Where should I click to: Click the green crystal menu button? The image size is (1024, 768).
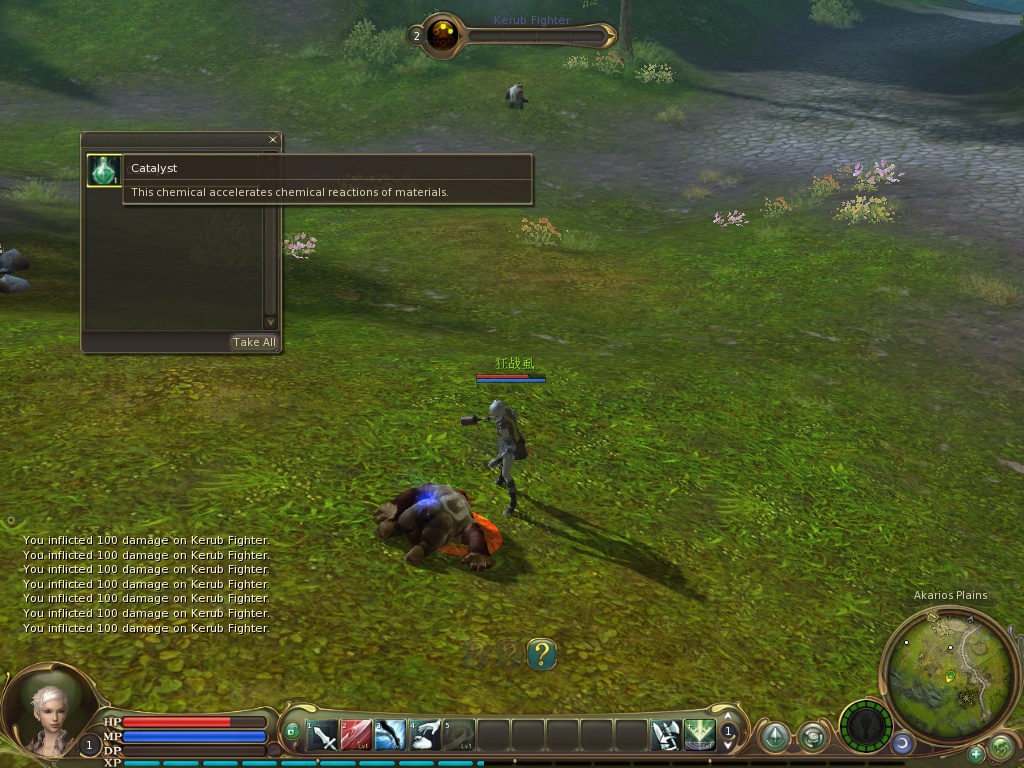click(774, 737)
